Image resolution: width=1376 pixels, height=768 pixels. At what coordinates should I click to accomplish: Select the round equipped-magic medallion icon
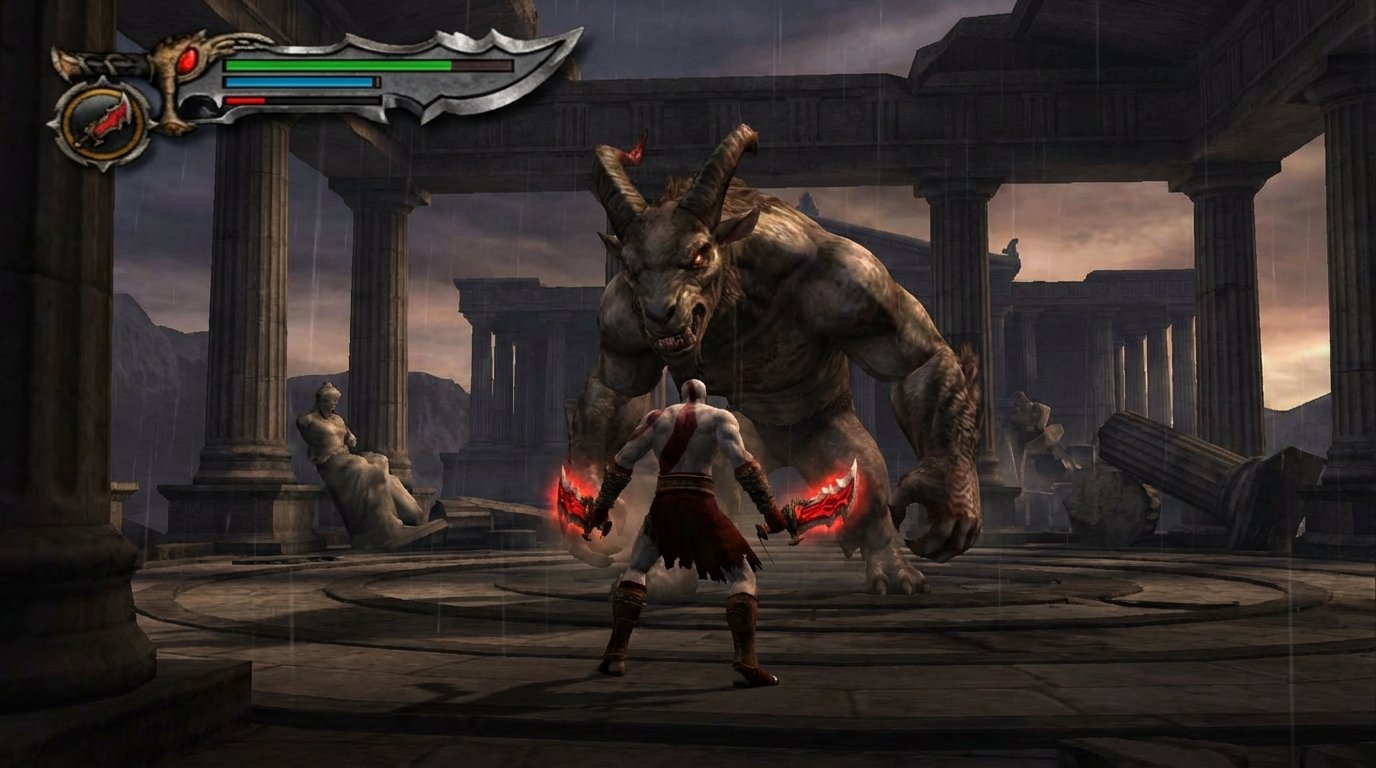(101, 123)
